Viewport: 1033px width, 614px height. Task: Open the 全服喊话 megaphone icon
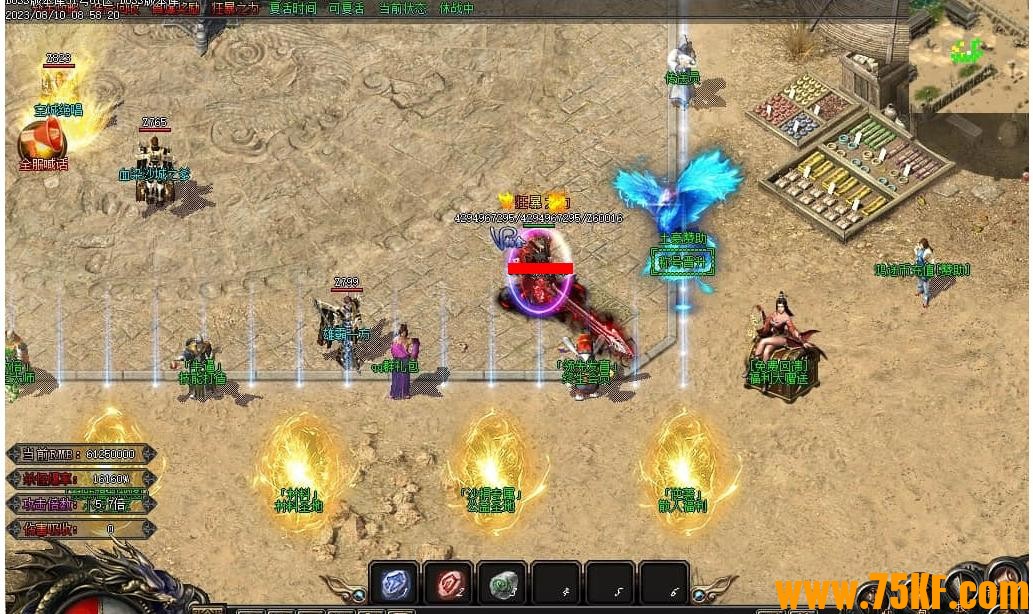[41, 141]
